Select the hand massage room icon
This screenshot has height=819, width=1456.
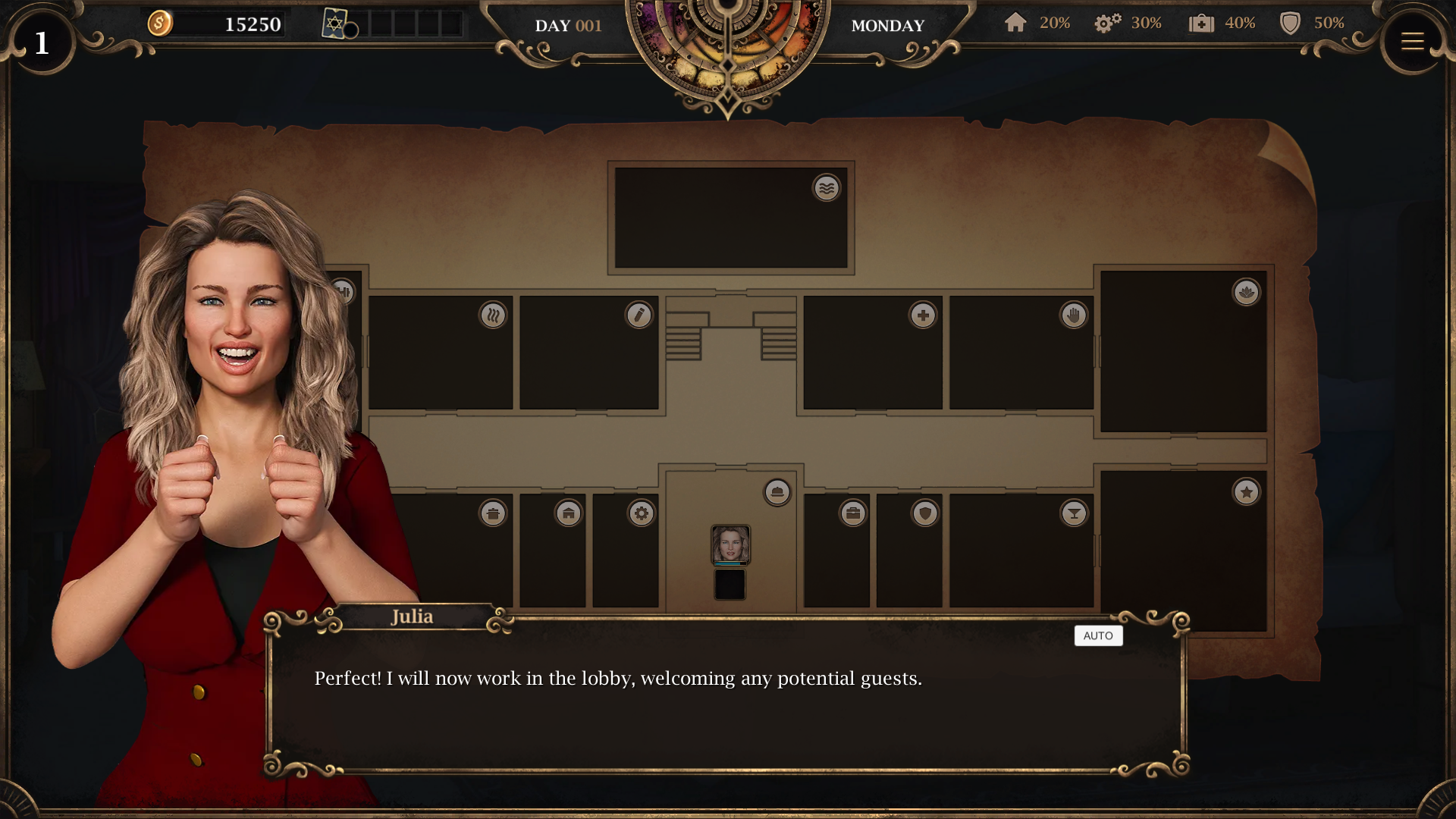1073,315
